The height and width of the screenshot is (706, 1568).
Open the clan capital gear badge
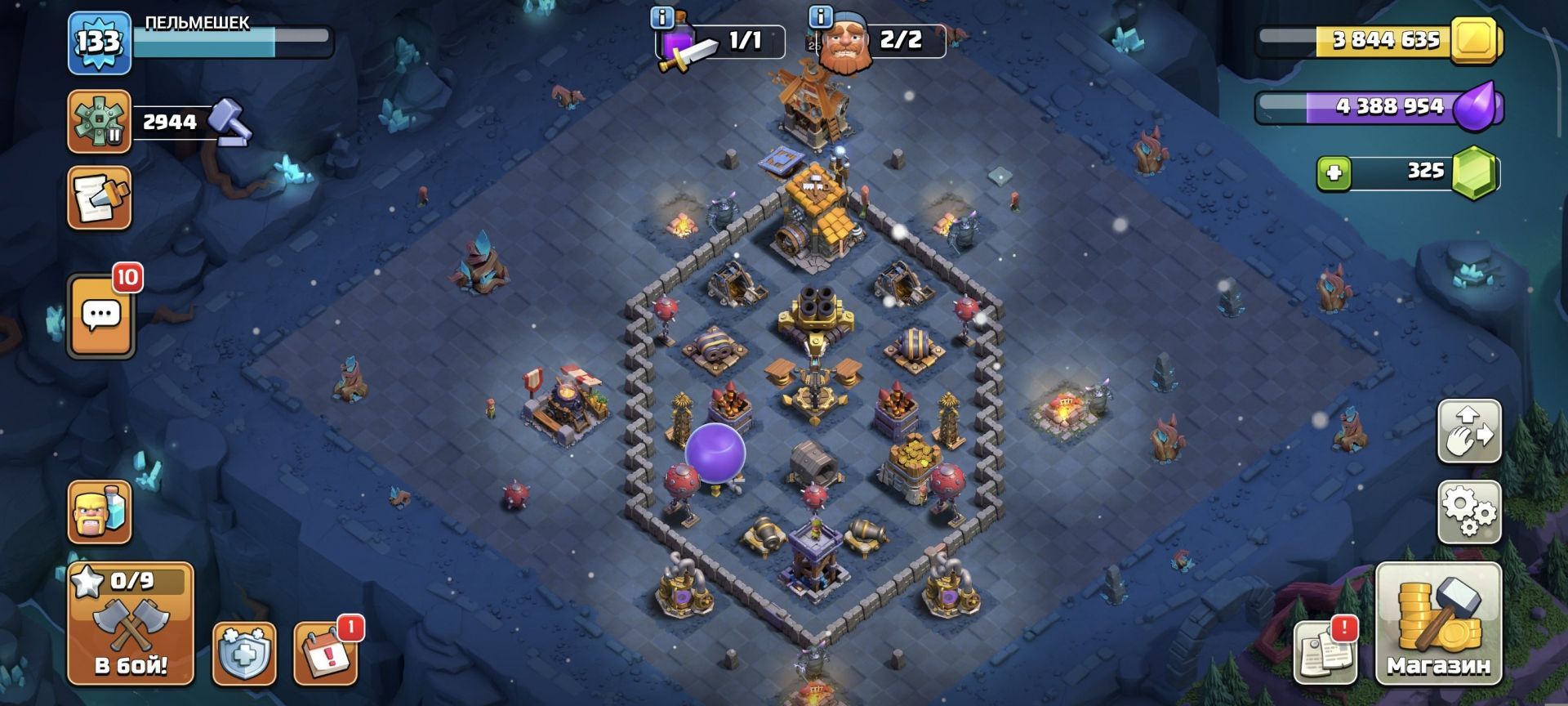[x=100, y=122]
